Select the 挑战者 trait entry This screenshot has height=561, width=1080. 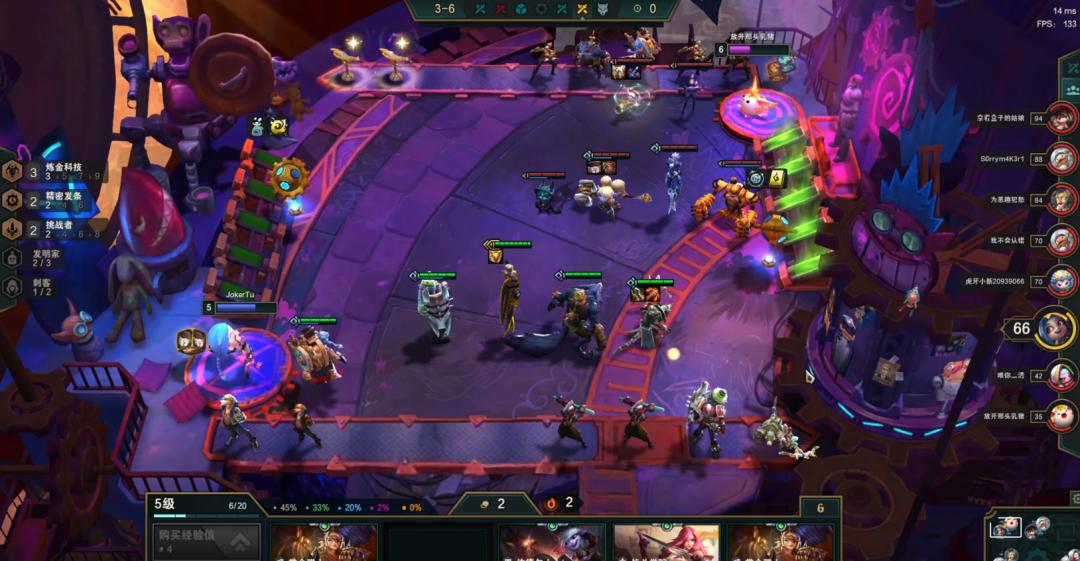pos(55,229)
